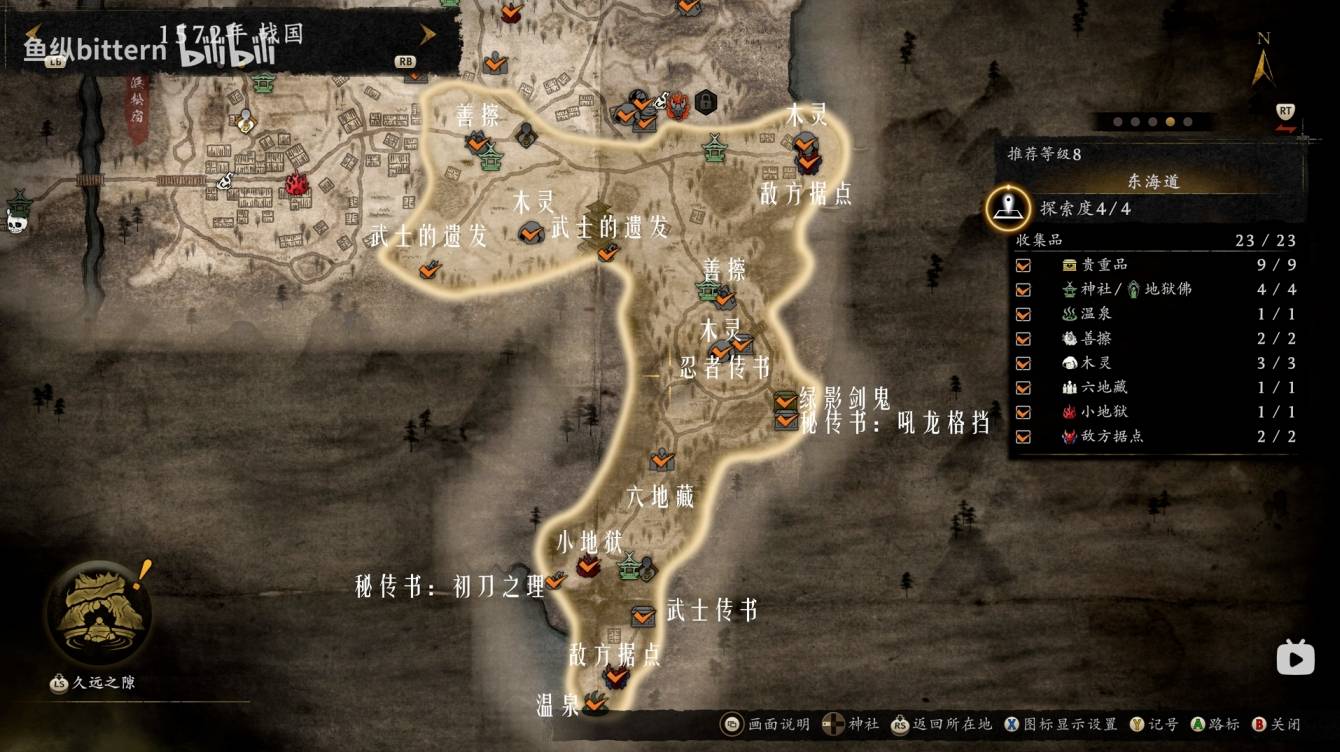Image resolution: width=1340 pixels, height=752 pixels.
Task: Toggle the 神社/地狱佛 filter checkbox
Action: click(x=1023, y=289)
